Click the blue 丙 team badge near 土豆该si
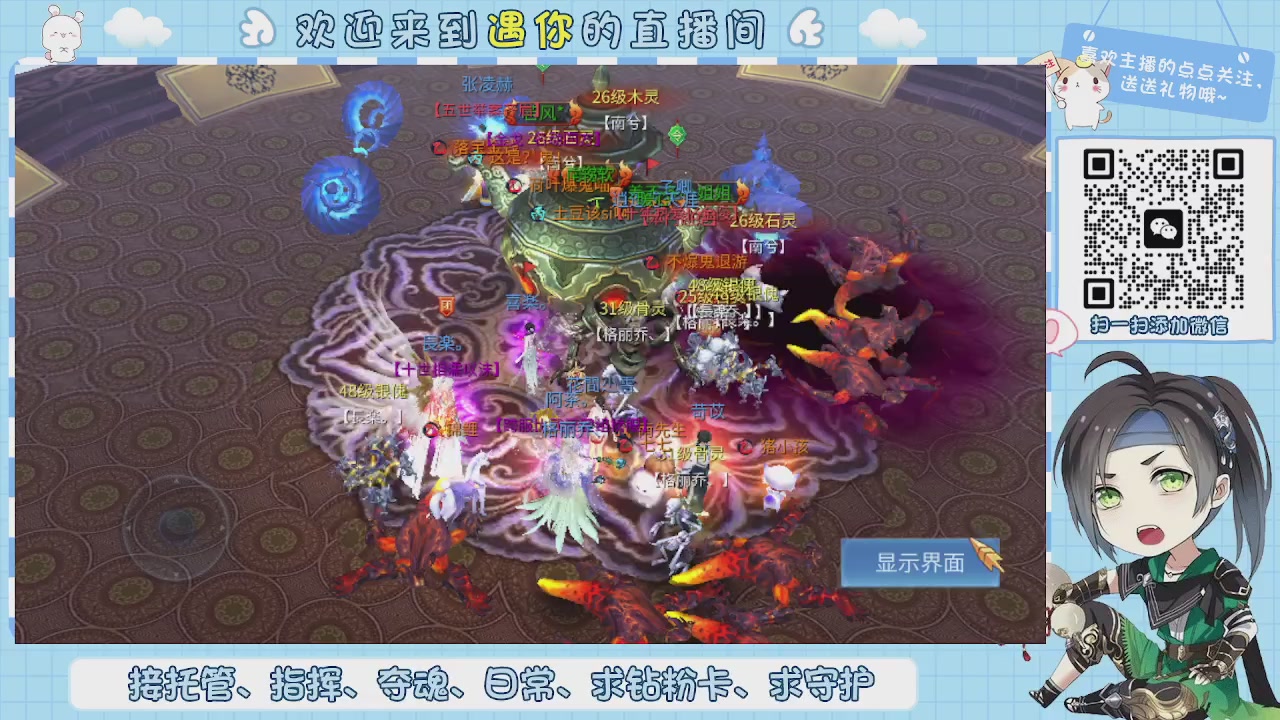This screenshot has width=1280, height=720. click(540, 213)
